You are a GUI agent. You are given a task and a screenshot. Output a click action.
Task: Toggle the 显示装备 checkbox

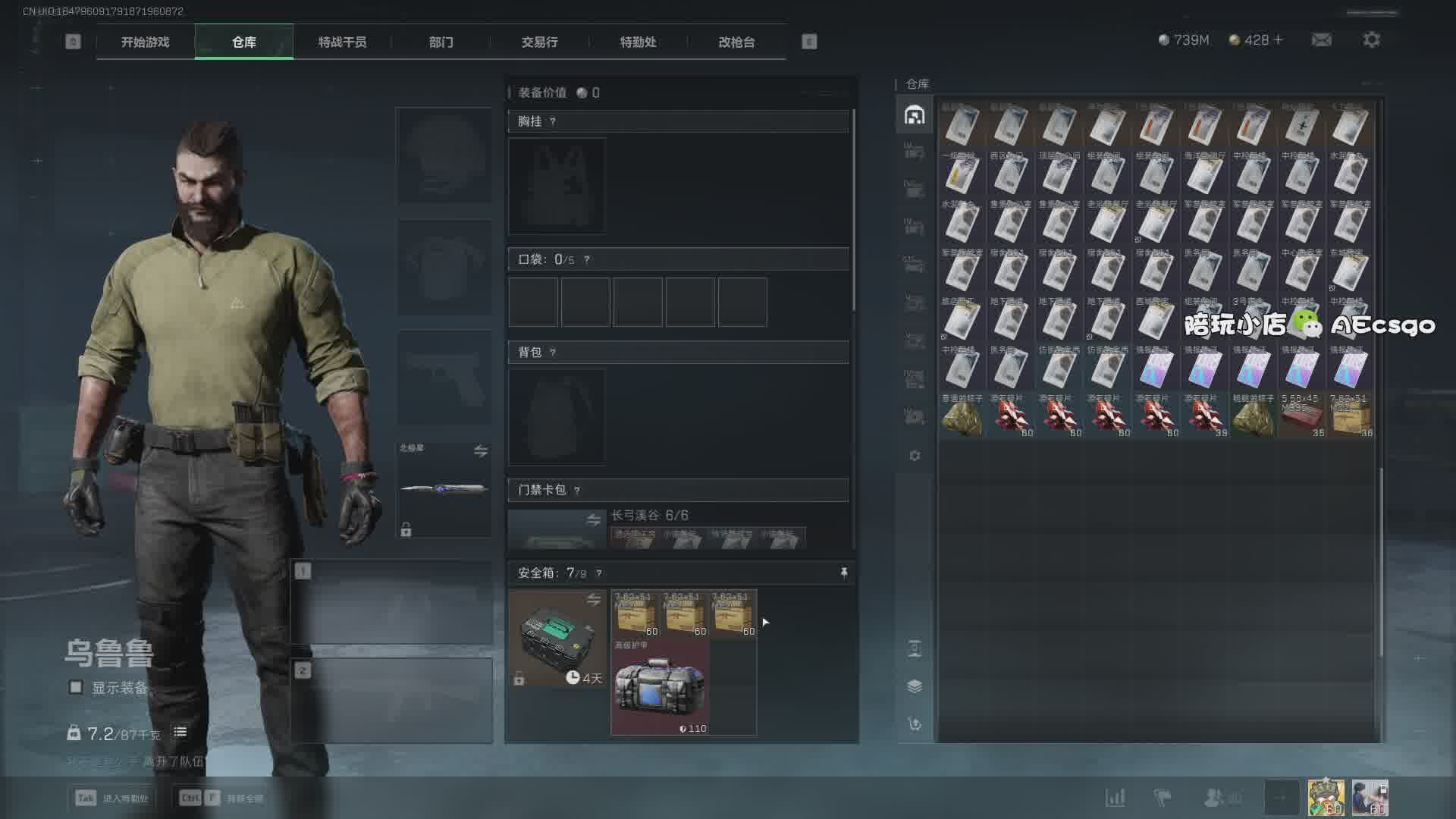(x=76, y=687)
